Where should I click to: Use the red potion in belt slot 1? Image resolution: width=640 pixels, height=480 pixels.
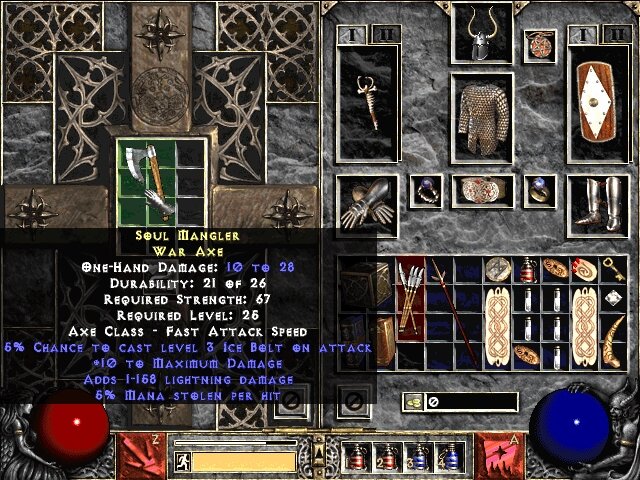356,458
